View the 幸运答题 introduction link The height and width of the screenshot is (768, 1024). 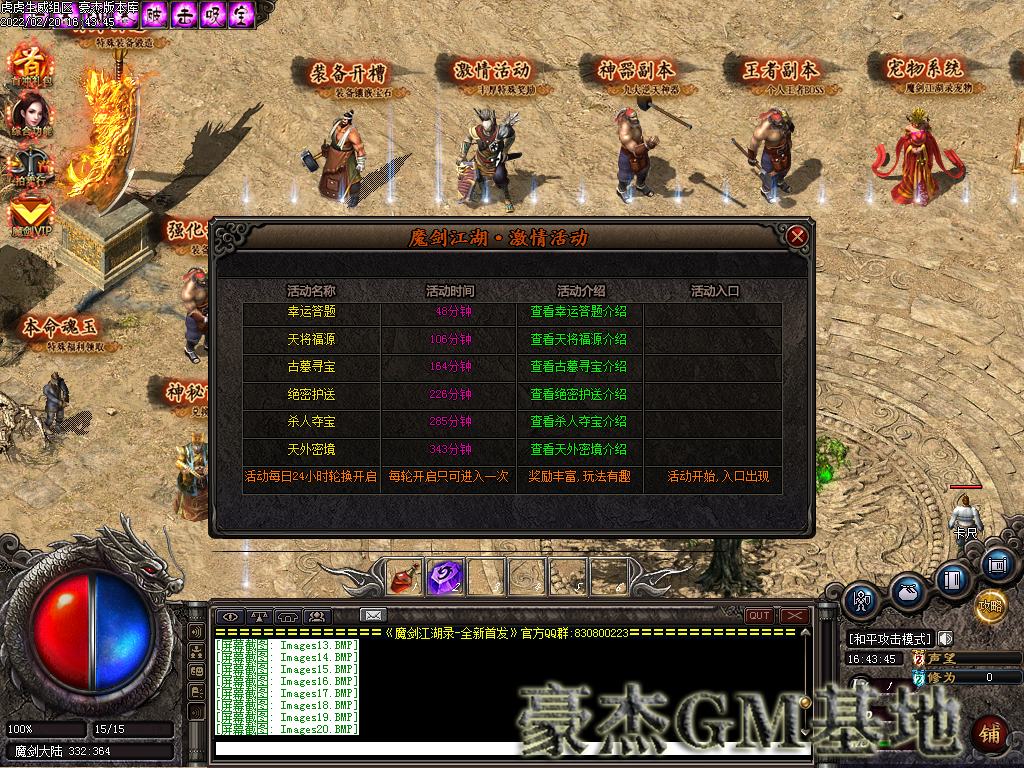click(579, 312)
